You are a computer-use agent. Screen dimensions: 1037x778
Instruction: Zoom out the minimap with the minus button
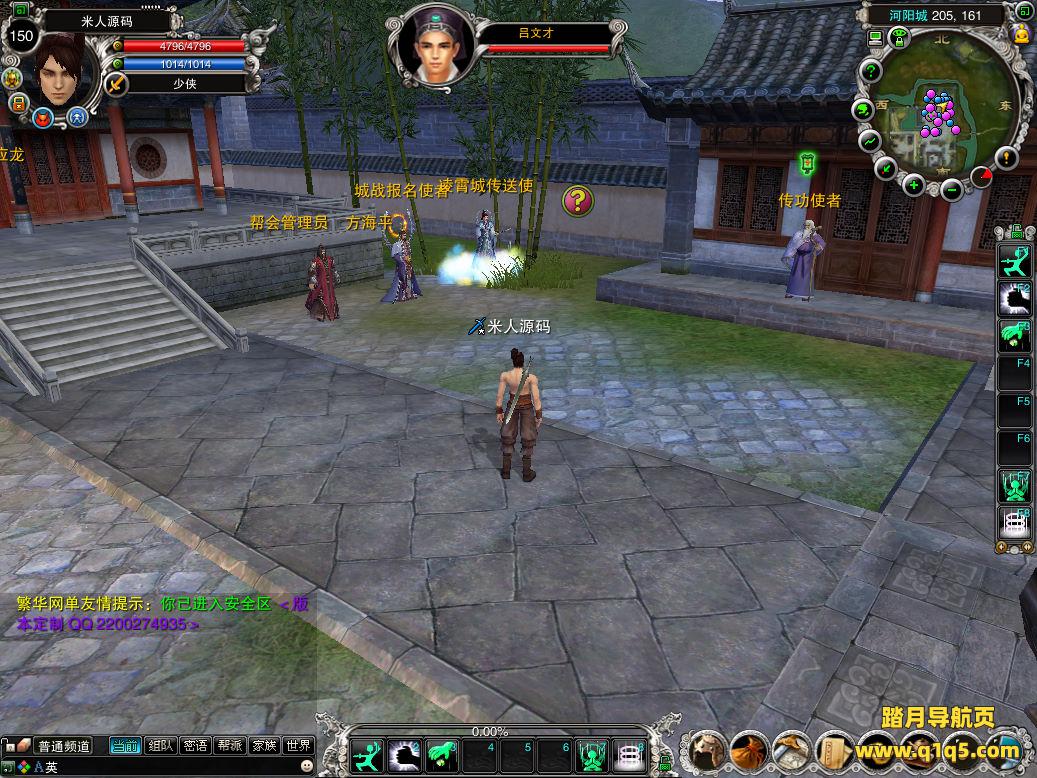point(952,187)
